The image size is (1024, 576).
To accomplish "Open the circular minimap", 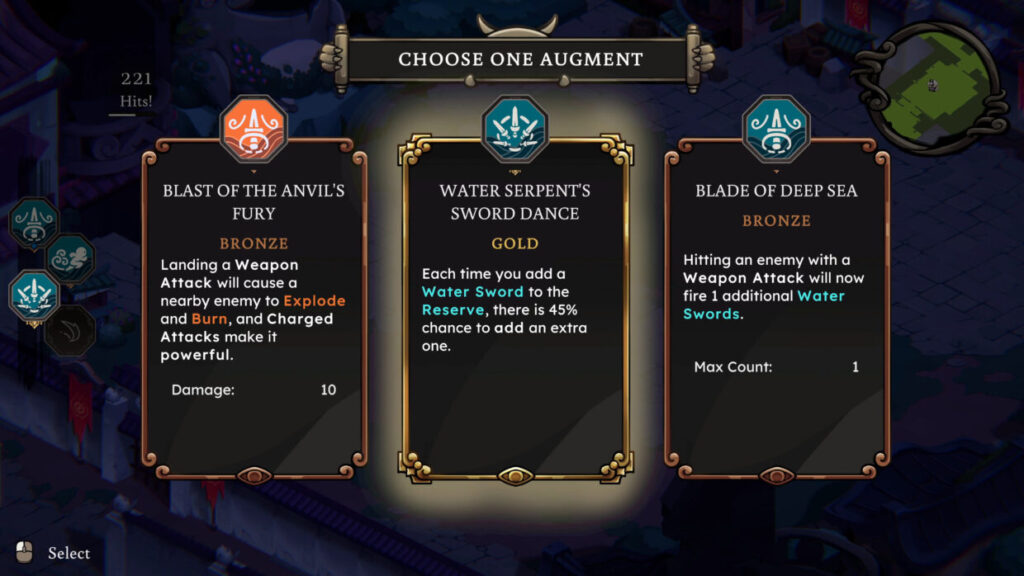I will pos(932,87).
